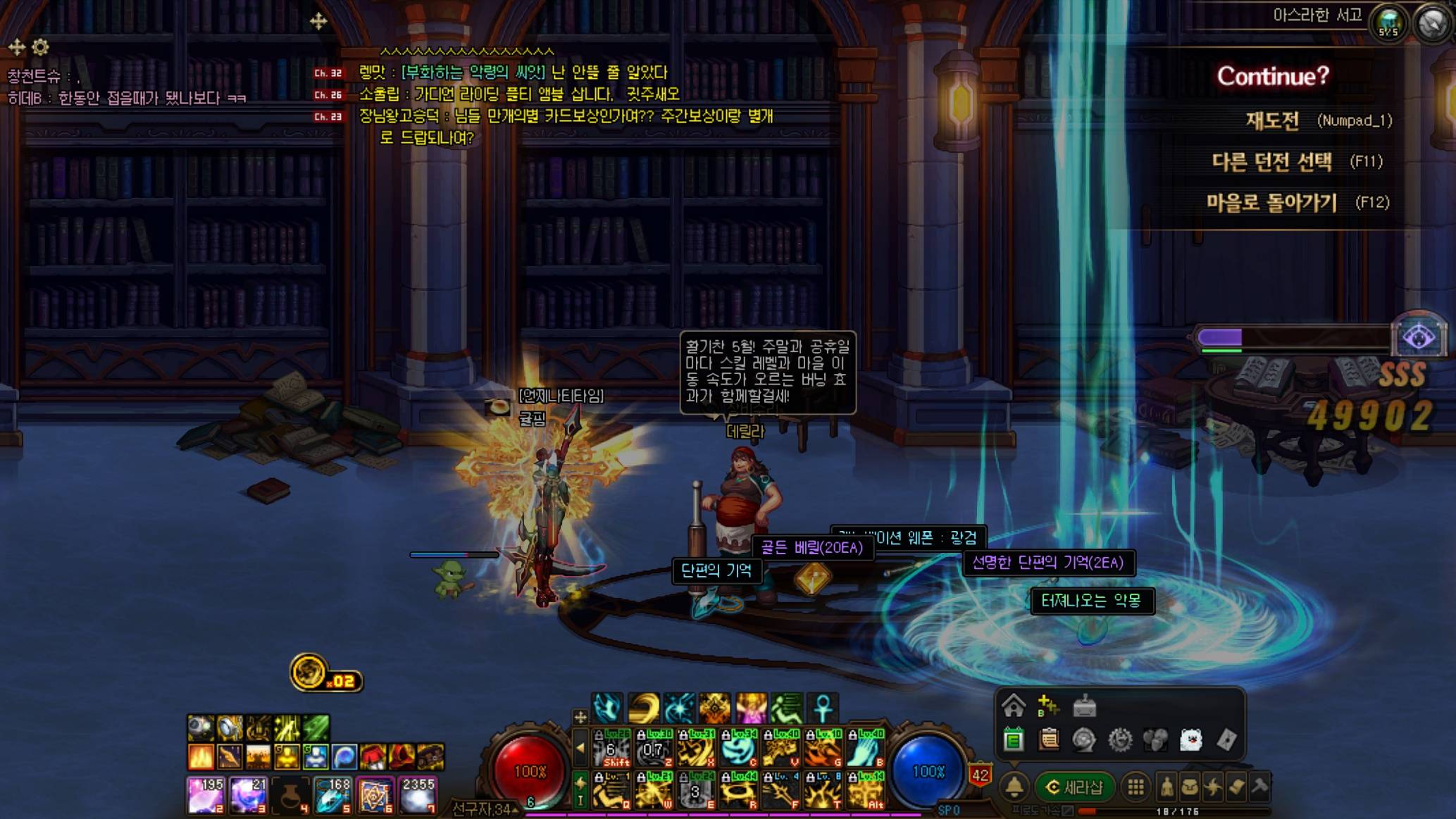This screenshot has height=819, width=1456.
Task: Open the green calendar event icon
Action: [1013, 739]
